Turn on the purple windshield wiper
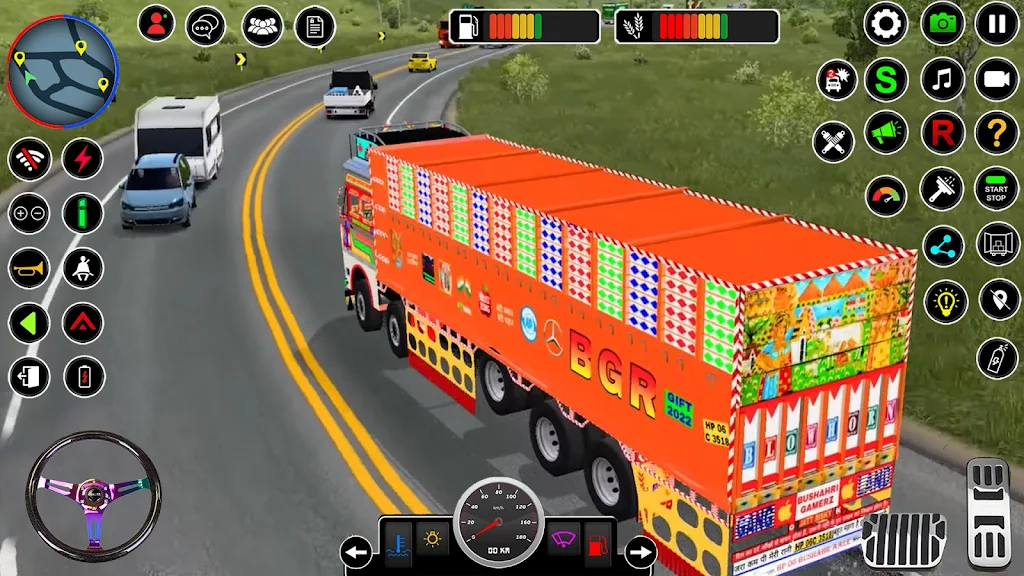This screenshot has height=576, width=1024. pos(564,540)
